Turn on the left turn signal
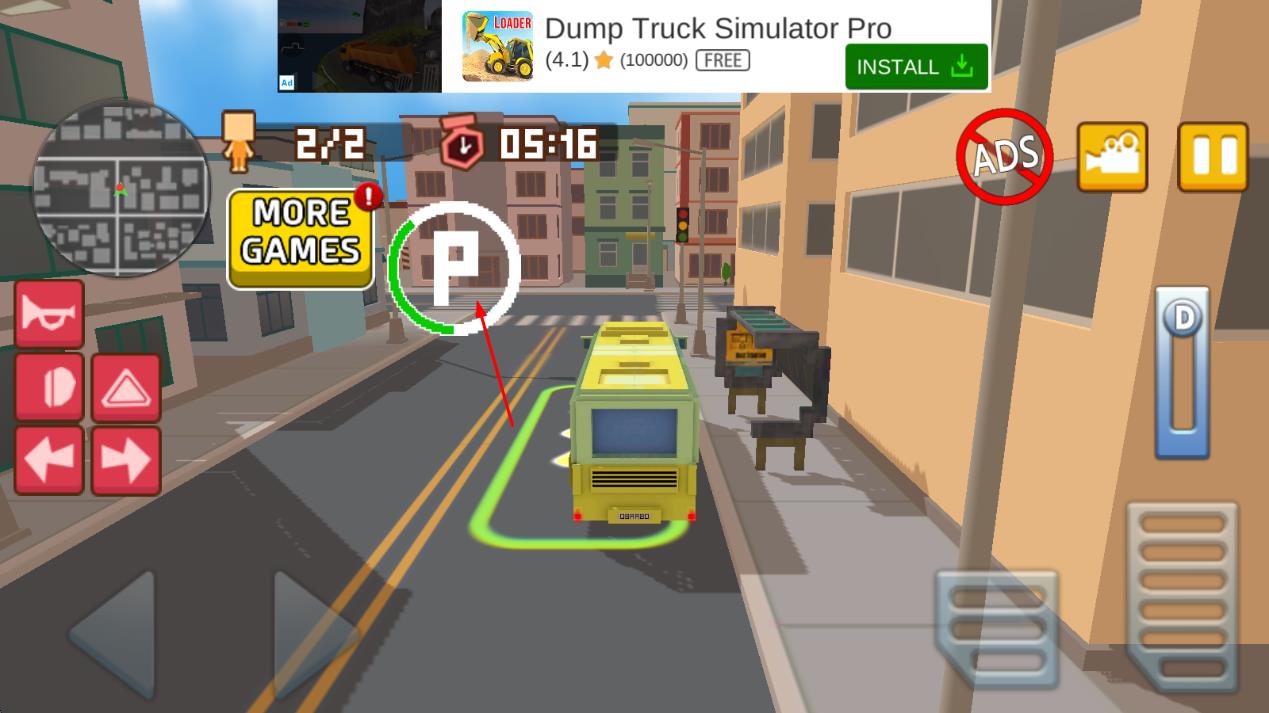This screenshot has height=713, width=1269. tap(49, 460)
